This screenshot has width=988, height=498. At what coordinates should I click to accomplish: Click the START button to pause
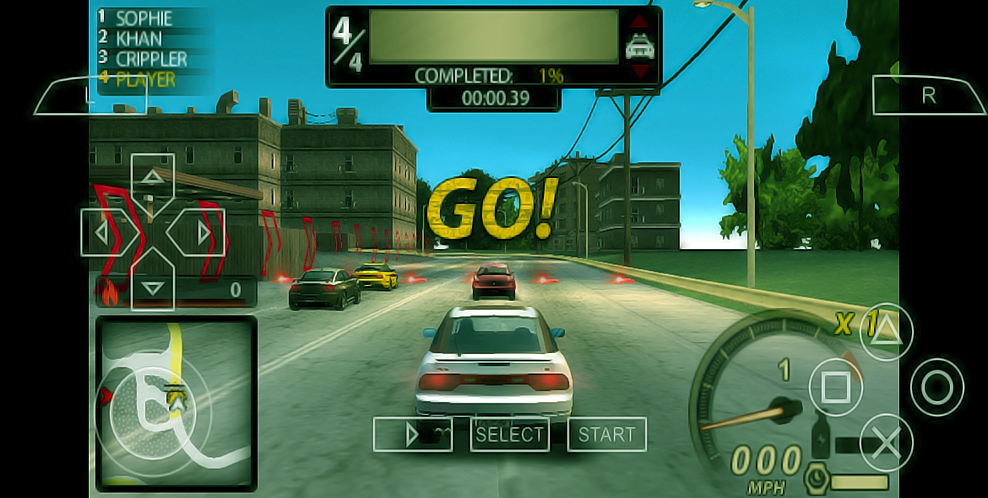(606, 434)
